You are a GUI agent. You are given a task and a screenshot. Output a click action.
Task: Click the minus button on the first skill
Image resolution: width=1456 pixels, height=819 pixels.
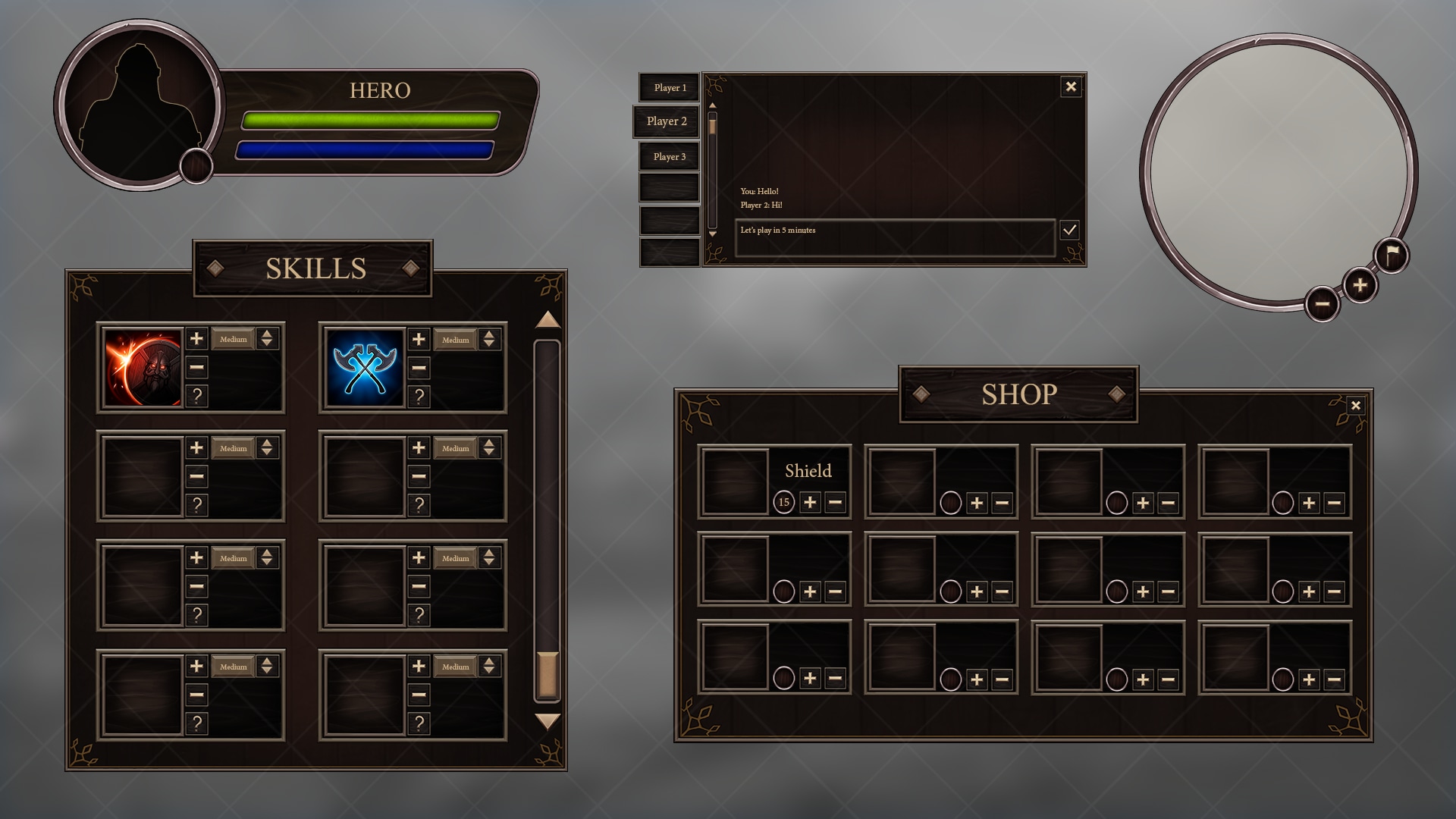[x=197, y=368]
